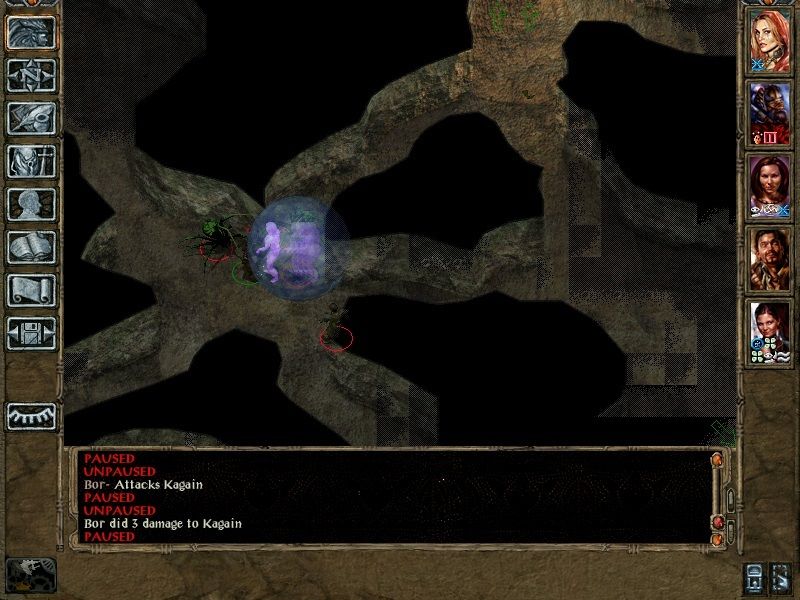The width and height of the screenshot is (800, 600).
Task: Click the bottom scroll-down gem on message log
Action: pos(717,540)
